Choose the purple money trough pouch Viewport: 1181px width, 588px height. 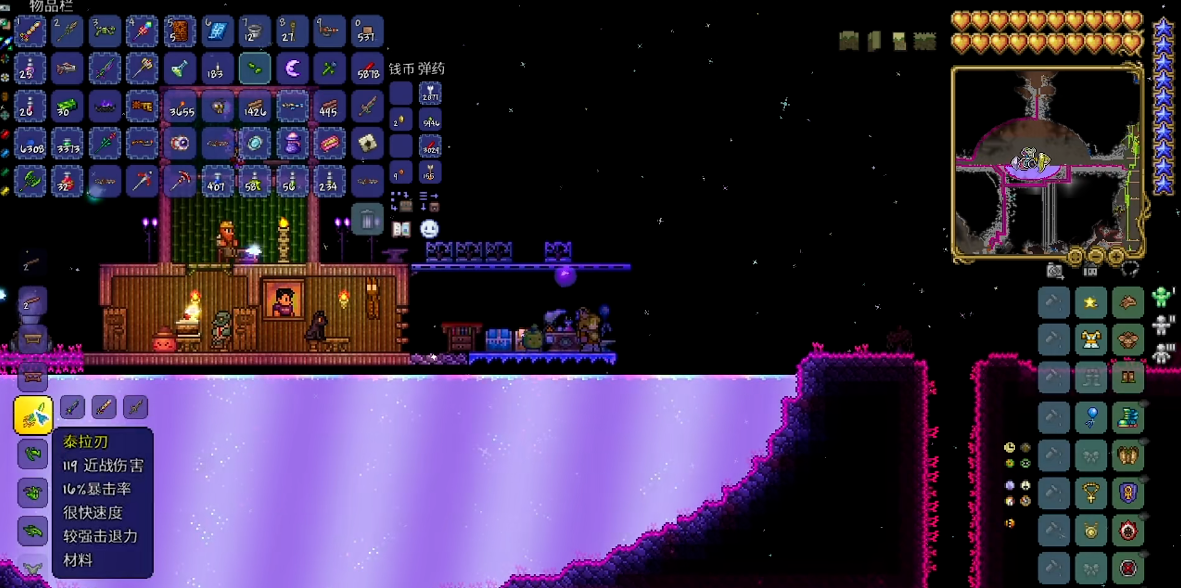(x=292, y=143)
